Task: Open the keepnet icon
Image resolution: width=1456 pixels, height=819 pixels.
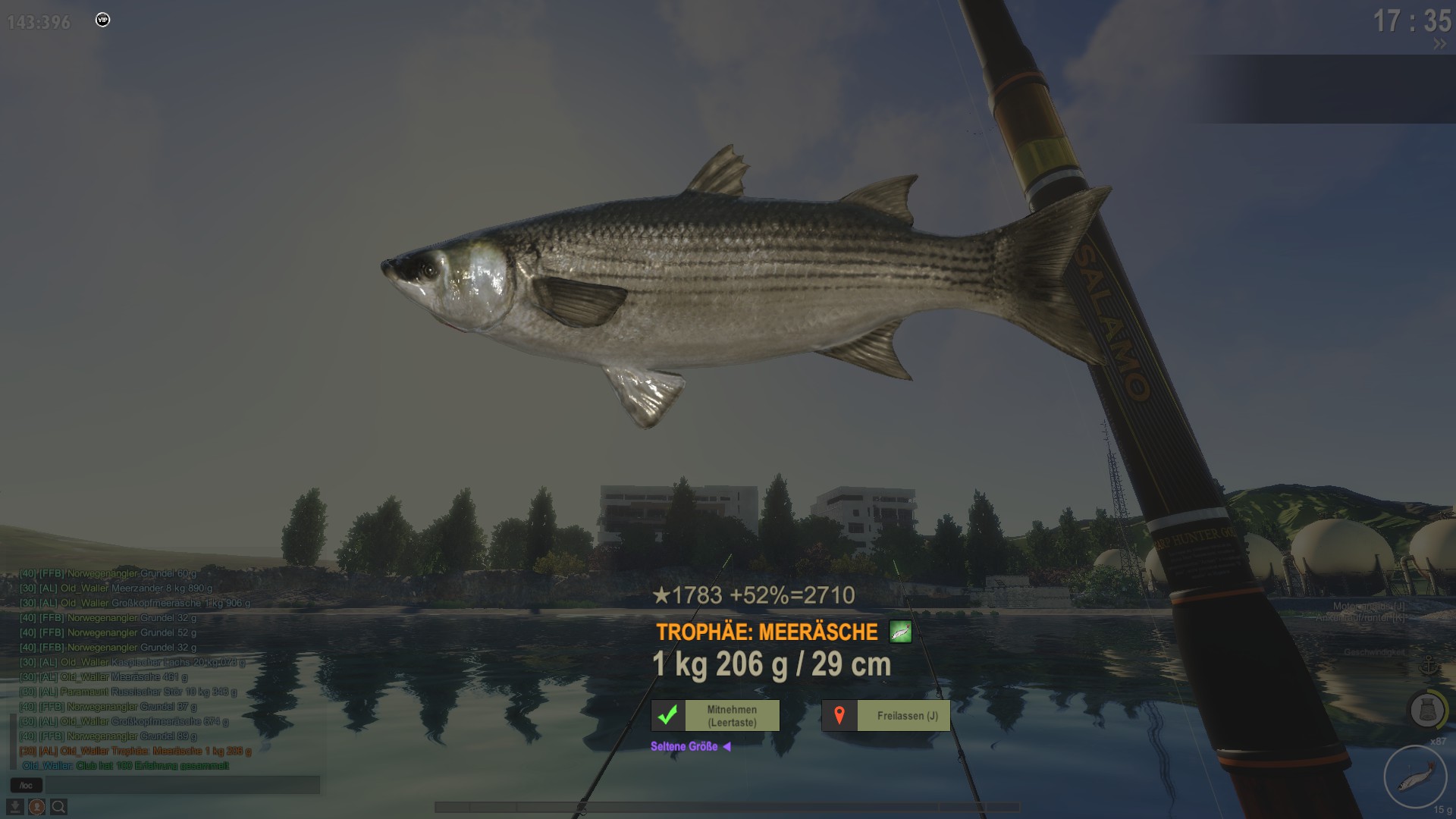Action: click(x=1426, y=711)
